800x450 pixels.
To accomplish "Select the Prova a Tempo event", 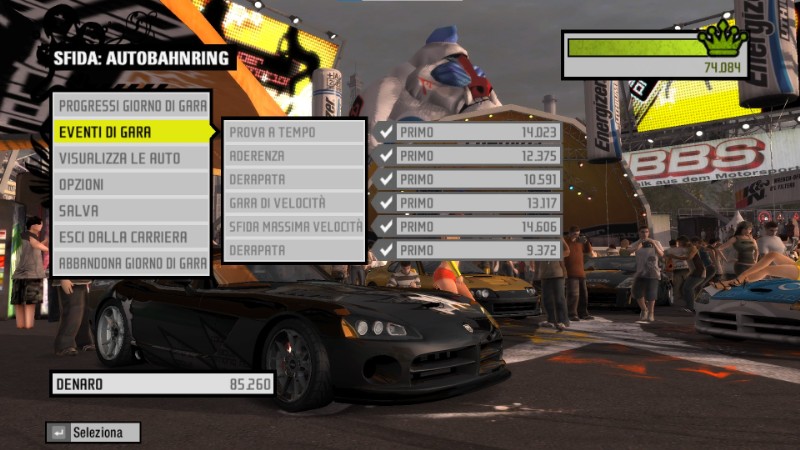I will coord(294,132).
